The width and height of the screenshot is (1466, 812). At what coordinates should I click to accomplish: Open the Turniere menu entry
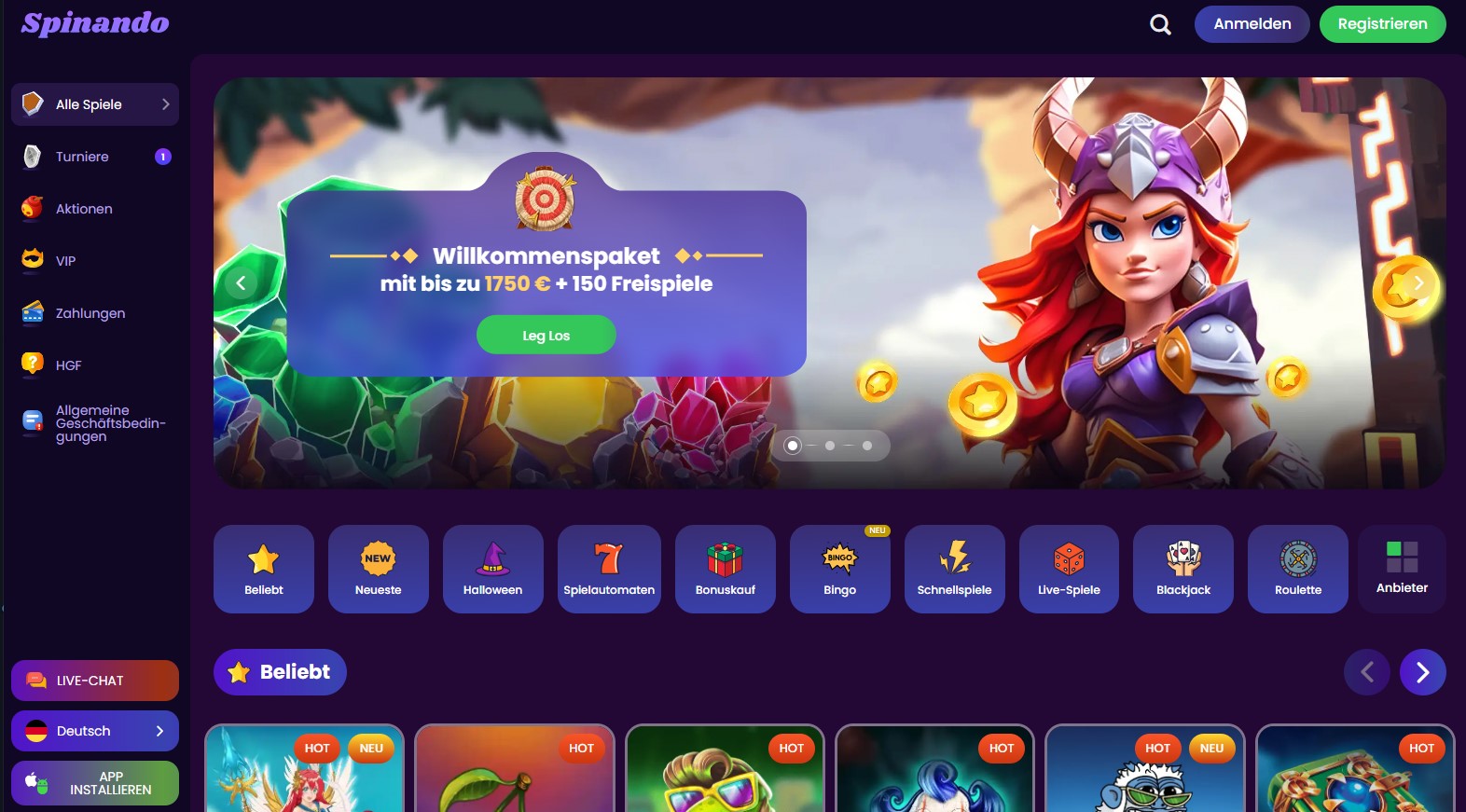point(82,157)
